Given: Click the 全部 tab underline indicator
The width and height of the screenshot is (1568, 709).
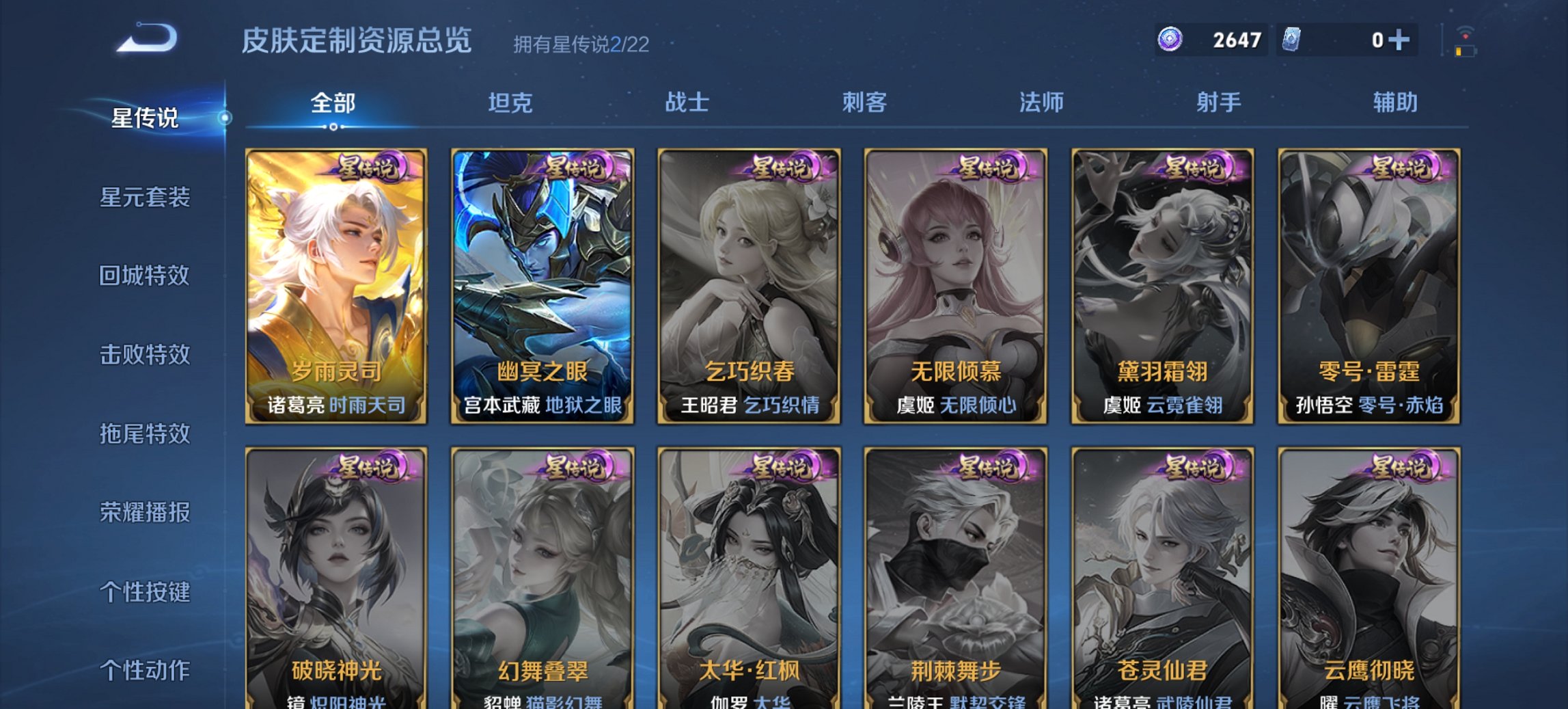Looking at the screenshot, I should click(333, 126).
